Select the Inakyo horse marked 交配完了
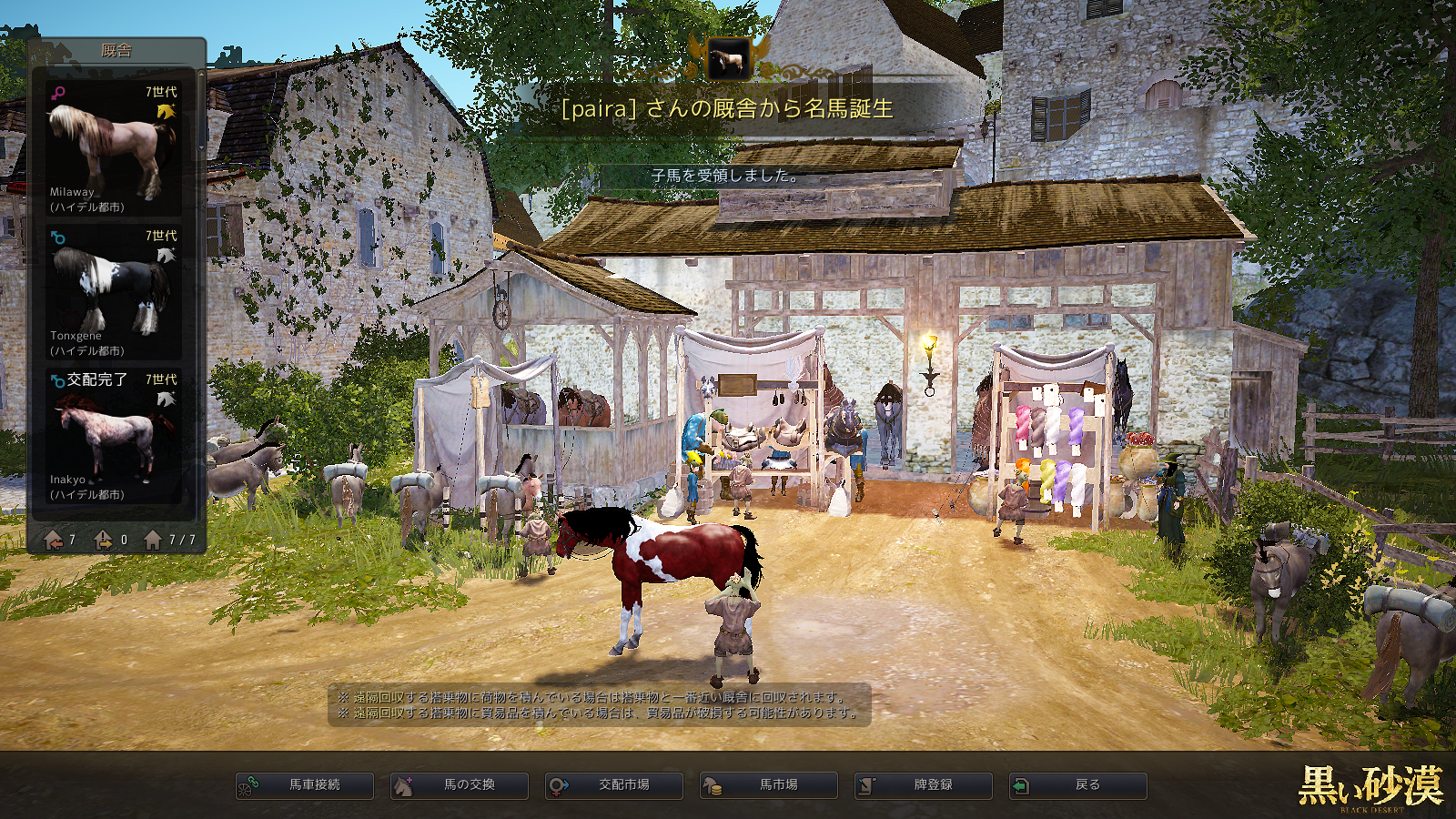Viewport: 1456px width, 819px height. [x=114, y=436]
